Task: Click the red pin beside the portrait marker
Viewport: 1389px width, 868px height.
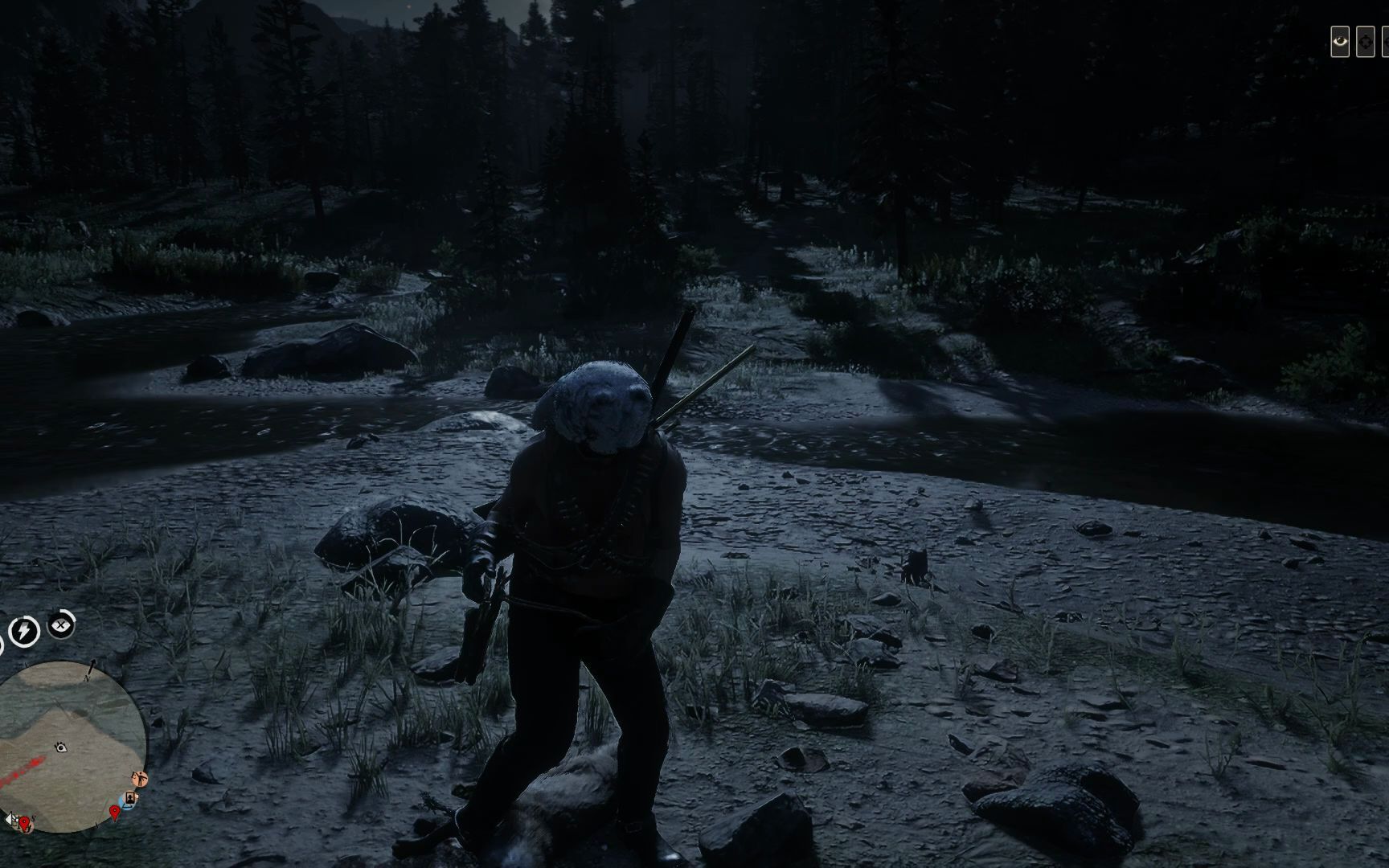Action: click(116, 813)
